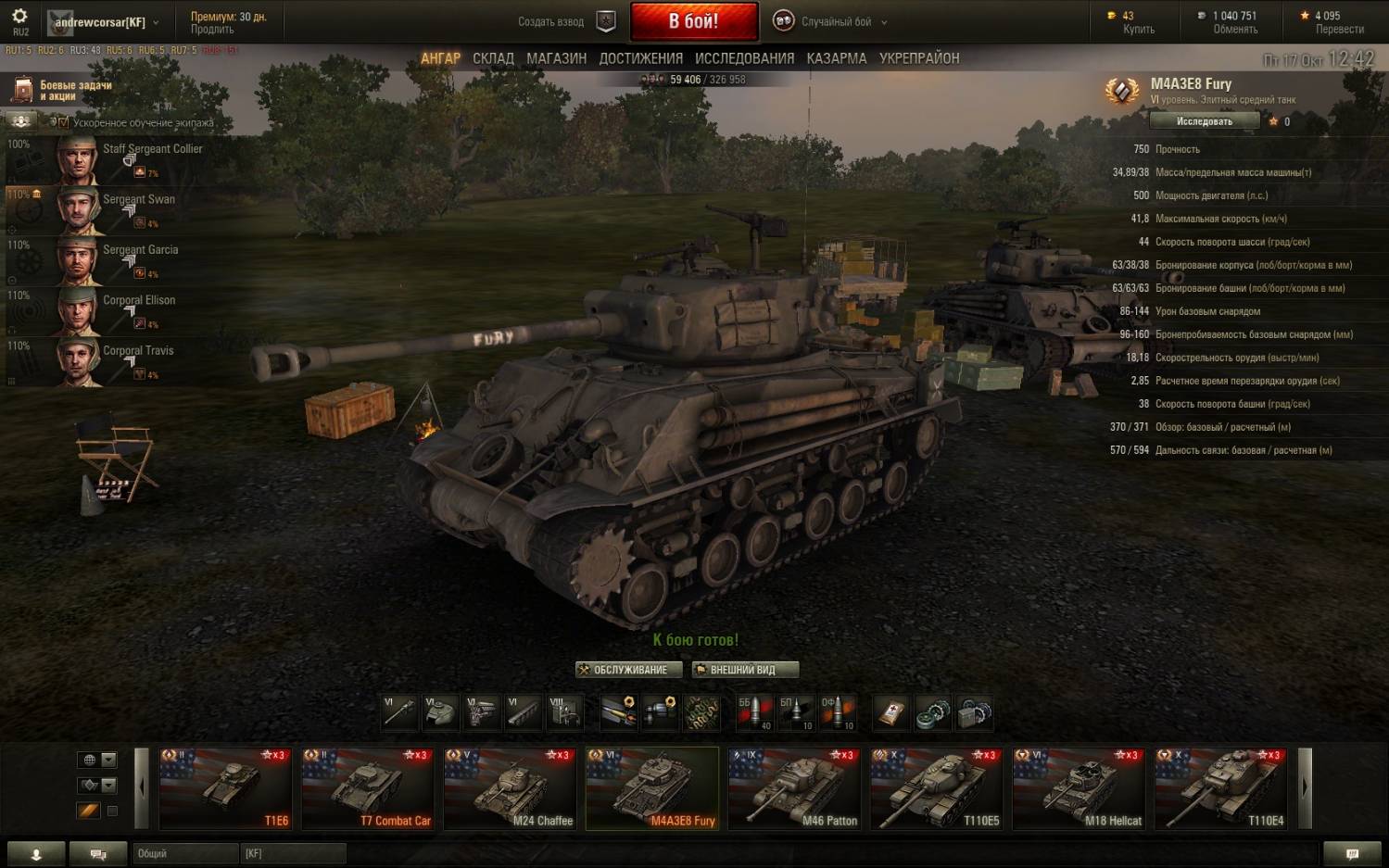Start battle with the red В бой! button
Screen dimensions: 1389x868
(x=693, y=21)
